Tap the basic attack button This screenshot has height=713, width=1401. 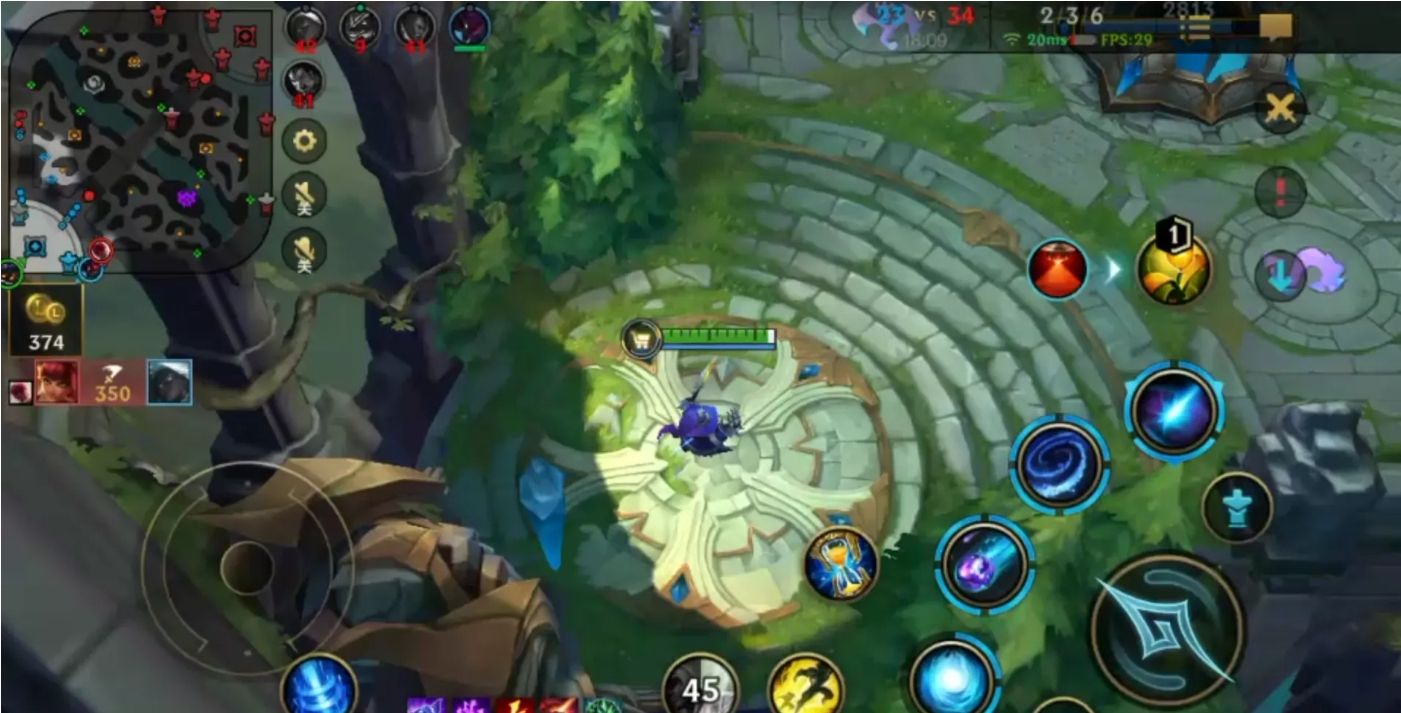pyautogui.click(x=1166, y=628)
